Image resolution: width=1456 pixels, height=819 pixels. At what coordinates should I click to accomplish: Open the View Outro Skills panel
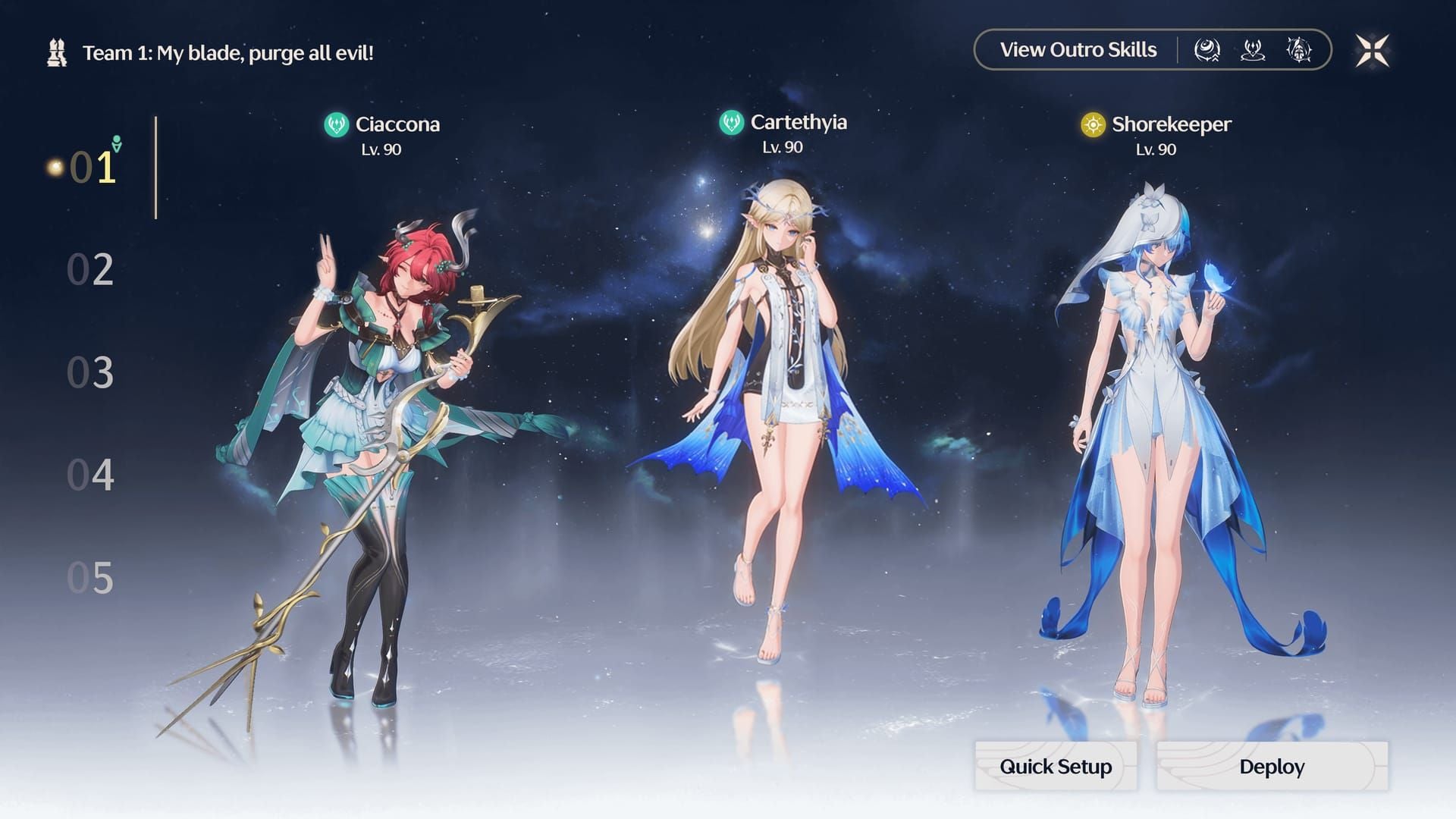point(1078,50)
